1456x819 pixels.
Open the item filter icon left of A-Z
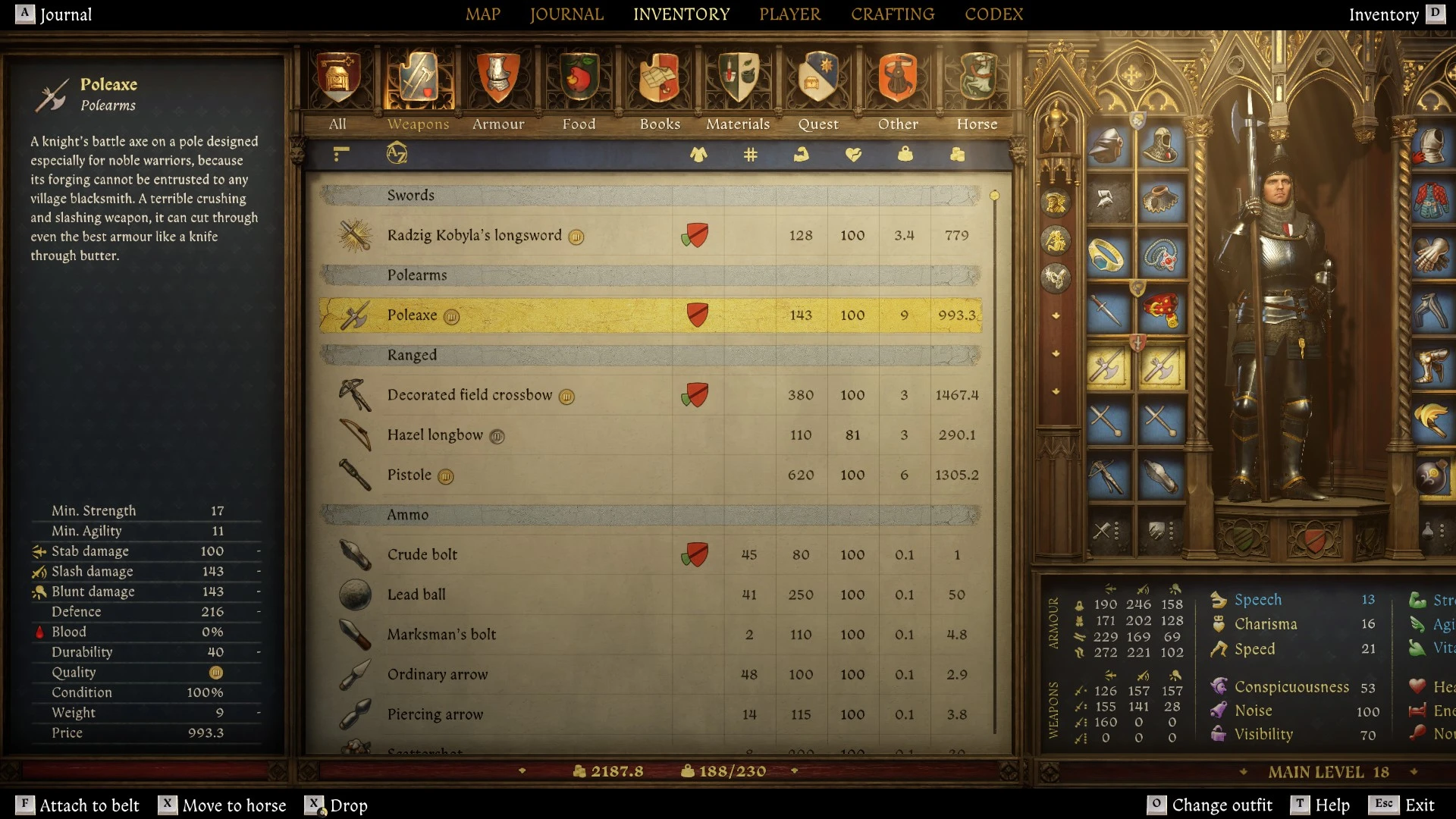pos(340,154)
